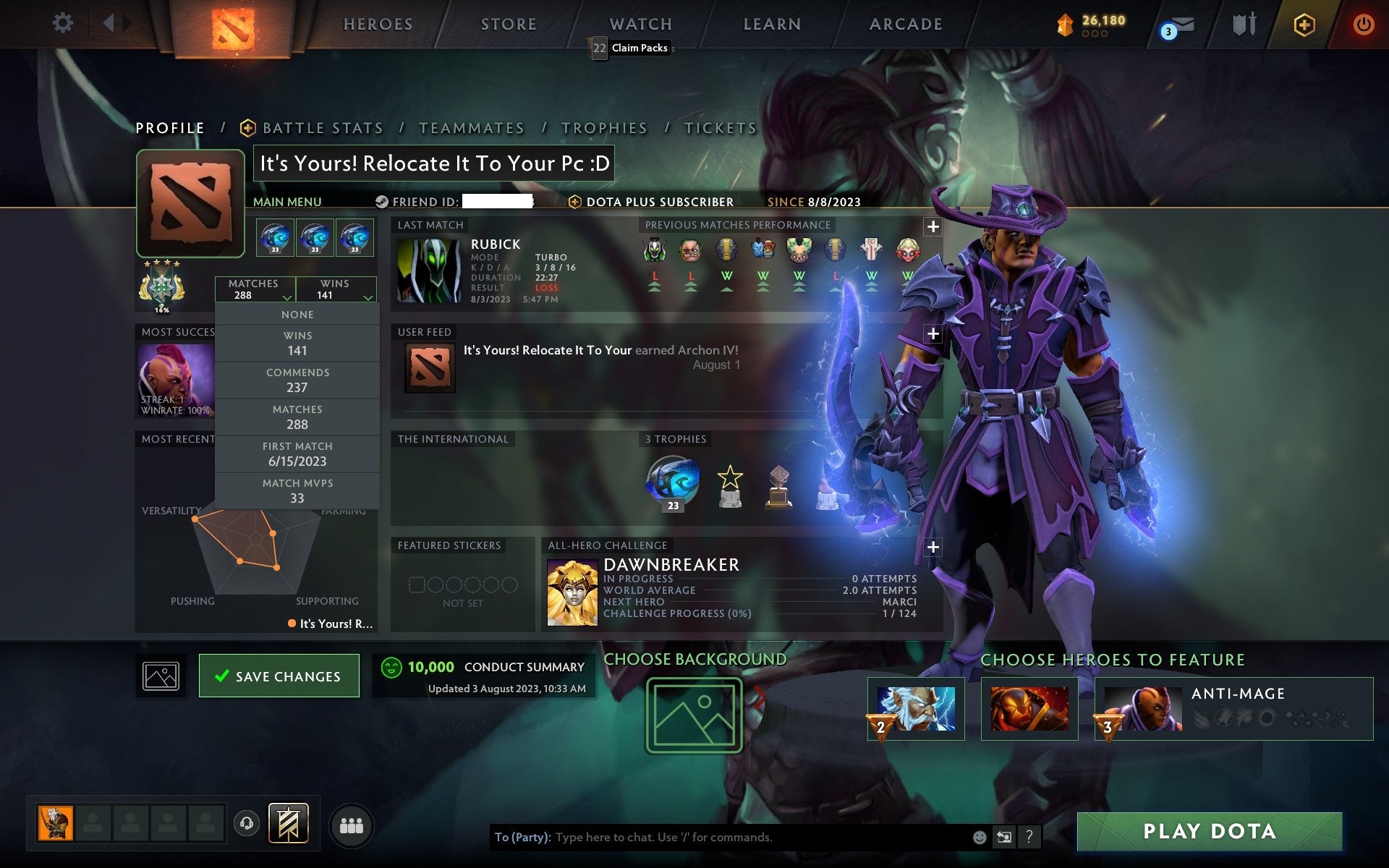Open Dota Plus gold plus hexagon icon
The image size is (1389, 868).
pos(1302,22)
